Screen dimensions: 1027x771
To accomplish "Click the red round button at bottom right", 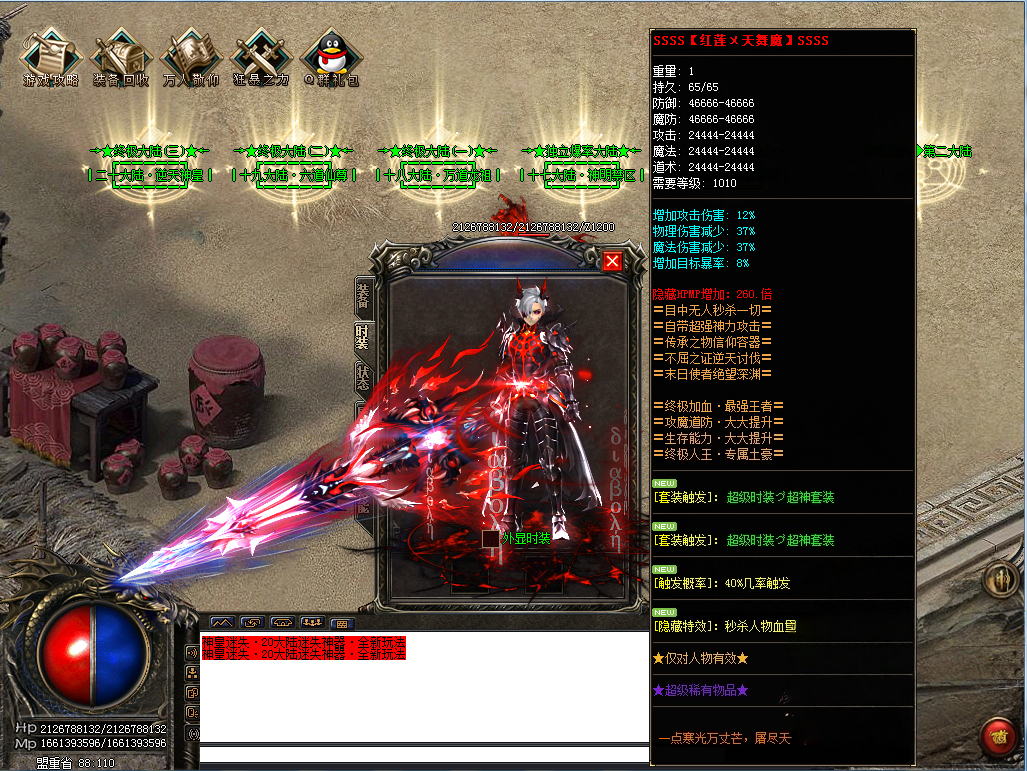I will coord(996,736).
